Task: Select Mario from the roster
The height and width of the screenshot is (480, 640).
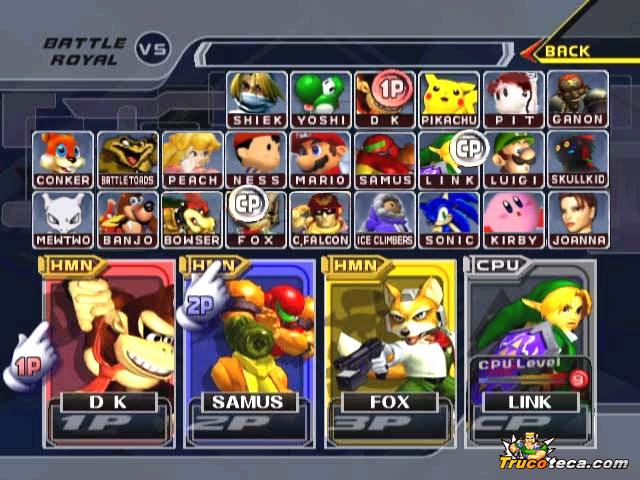Action: click(320, 158)
